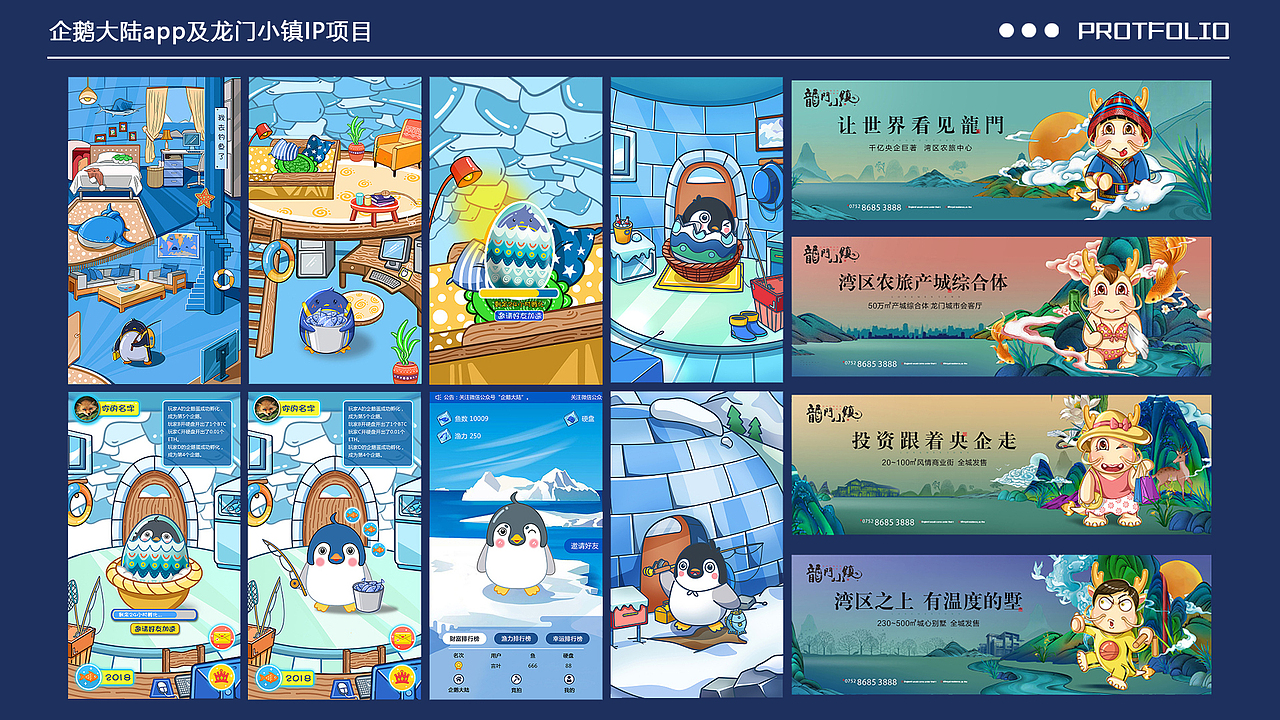Tap the blue gem icon beside 鱼数 10009
The width and height of the screenshot is (1280, 720).
tap(444, 418)
